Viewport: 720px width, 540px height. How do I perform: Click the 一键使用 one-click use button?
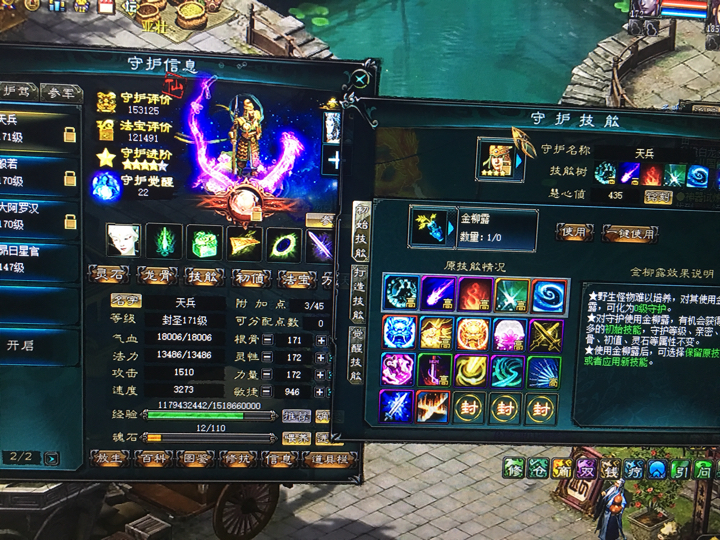click(x=630, y=231)
